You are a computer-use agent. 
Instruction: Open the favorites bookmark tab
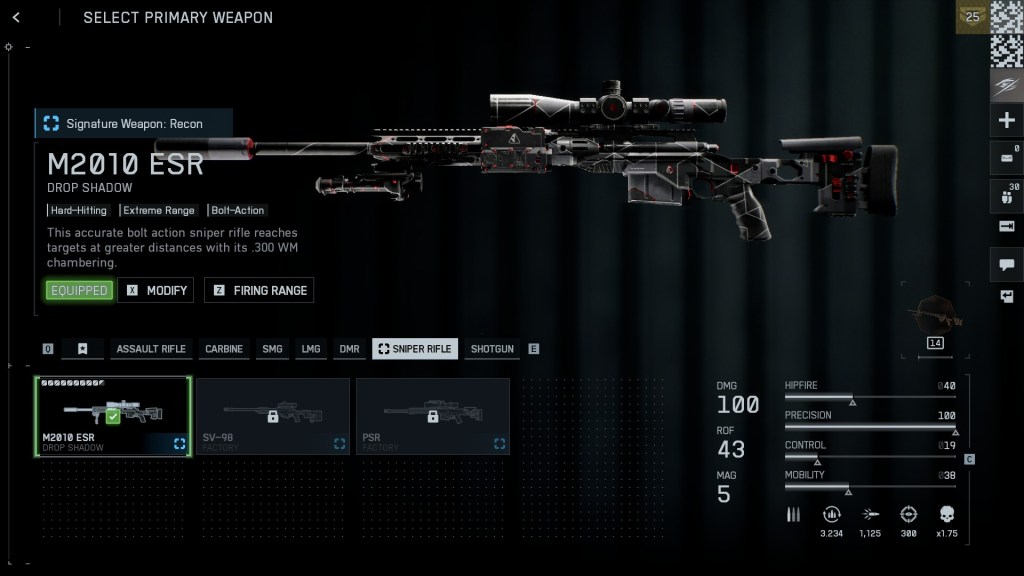click(x=83, y=349)
